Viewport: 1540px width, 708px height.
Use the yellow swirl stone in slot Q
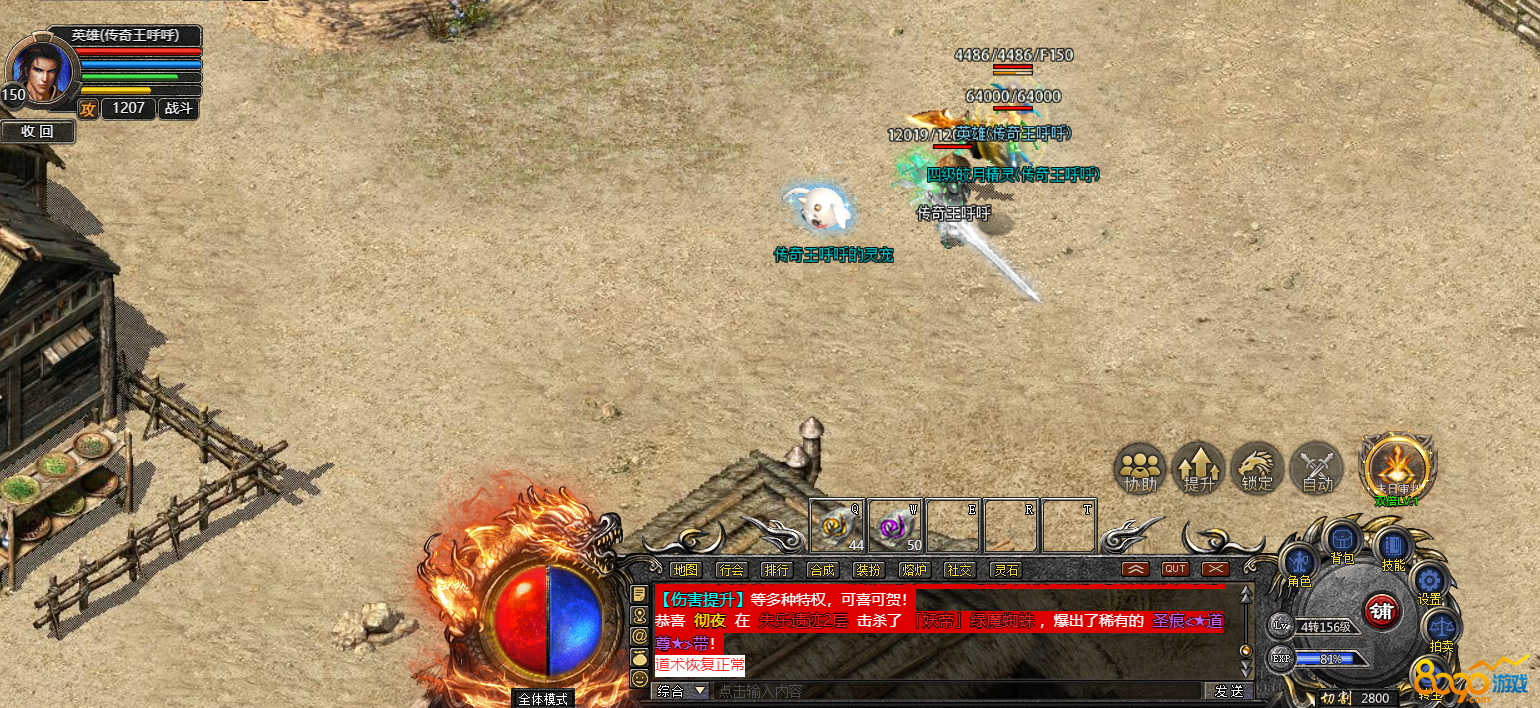tap(837, 525)
